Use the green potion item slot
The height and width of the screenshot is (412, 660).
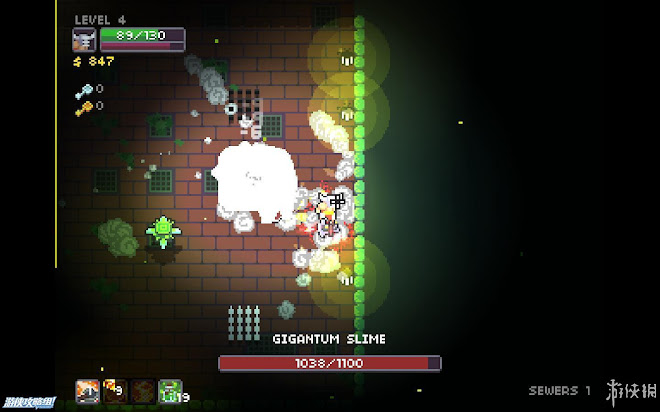tap(169, 389)
